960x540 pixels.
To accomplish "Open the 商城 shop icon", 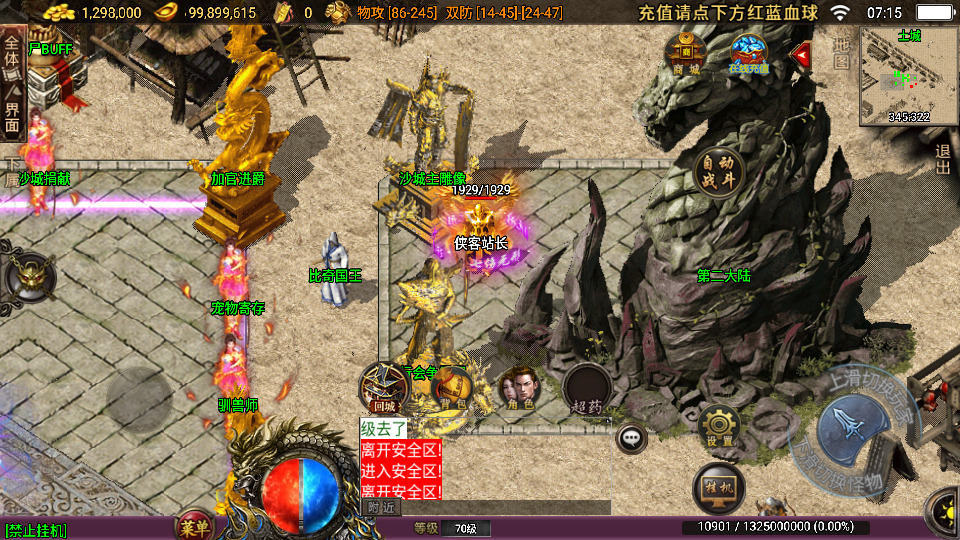I will click(x=686, y=53).
